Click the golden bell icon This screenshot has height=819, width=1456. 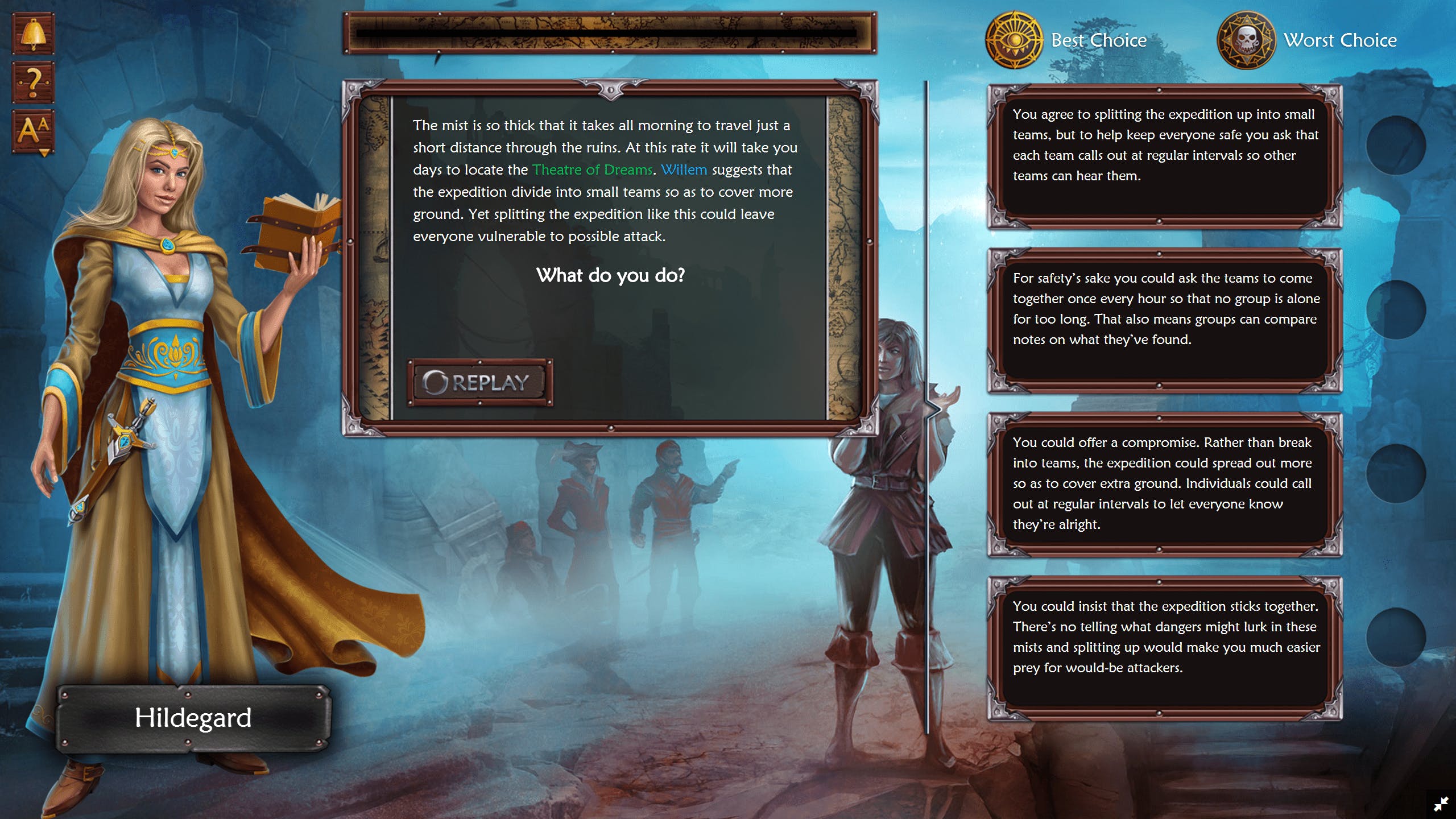(33, 34)
